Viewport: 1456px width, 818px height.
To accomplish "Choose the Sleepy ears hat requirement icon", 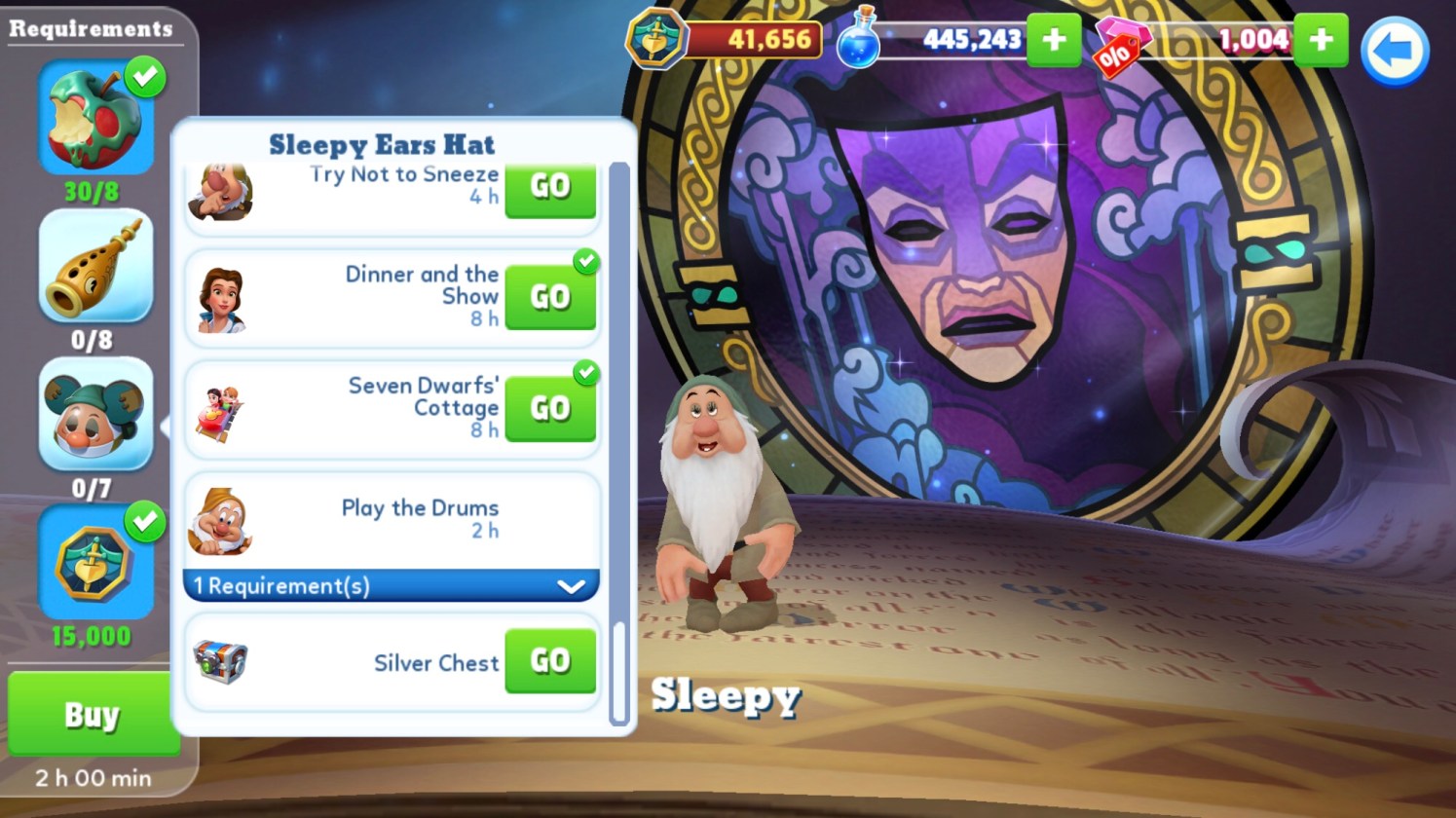I will (x=95, y=414).
